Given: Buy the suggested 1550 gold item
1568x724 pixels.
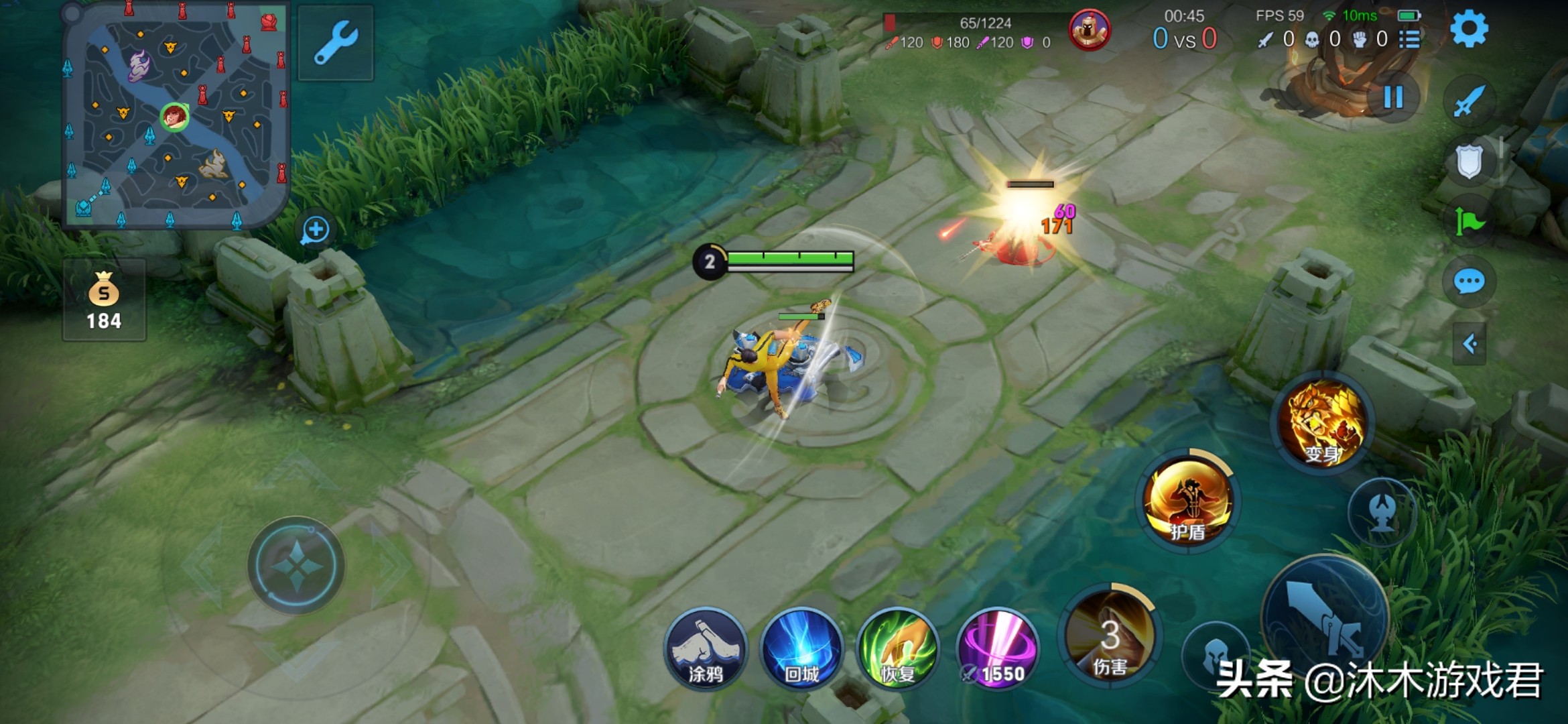Looking at the screenshot, I should 997,649.
